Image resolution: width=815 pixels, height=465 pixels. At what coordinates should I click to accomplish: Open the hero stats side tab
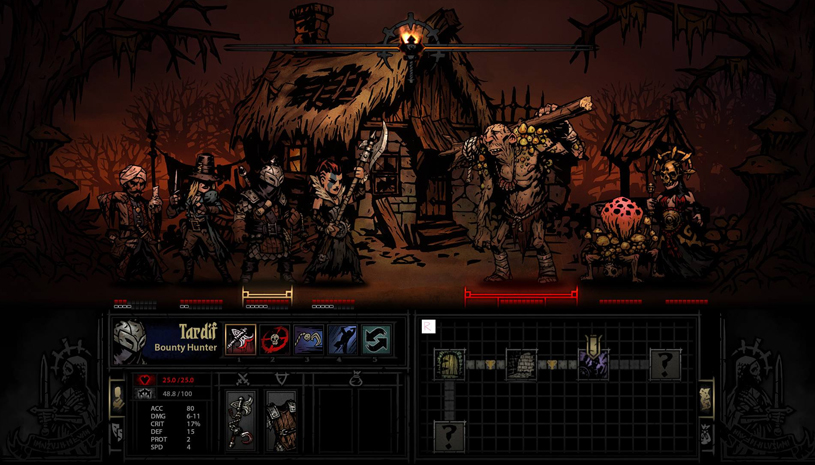pyautogui.click(x=118, y=398)
